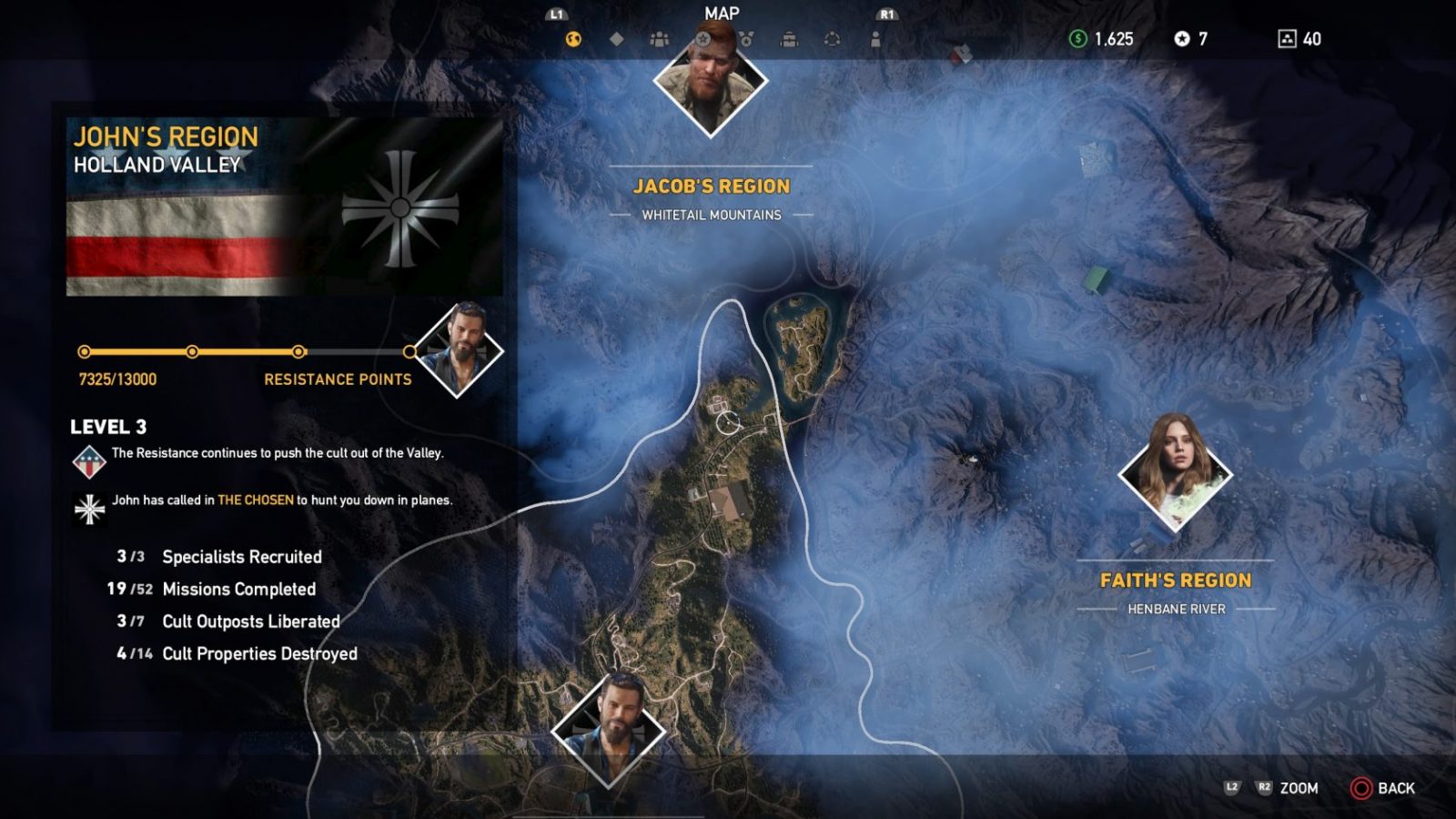Select the challenges icon

pos(746,40)
